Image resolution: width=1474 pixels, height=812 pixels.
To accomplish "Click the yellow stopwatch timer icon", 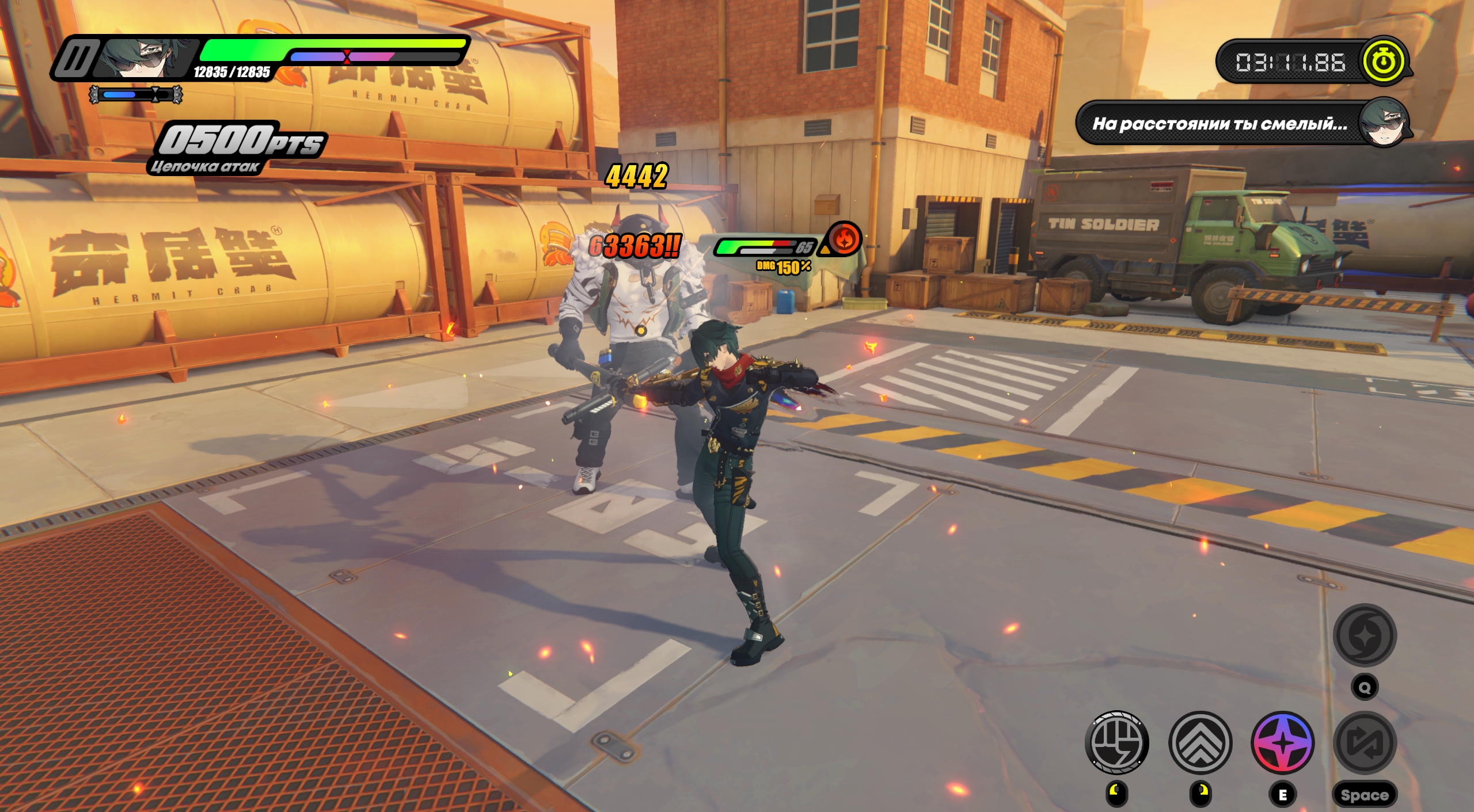I will [x=1383, y=61].
